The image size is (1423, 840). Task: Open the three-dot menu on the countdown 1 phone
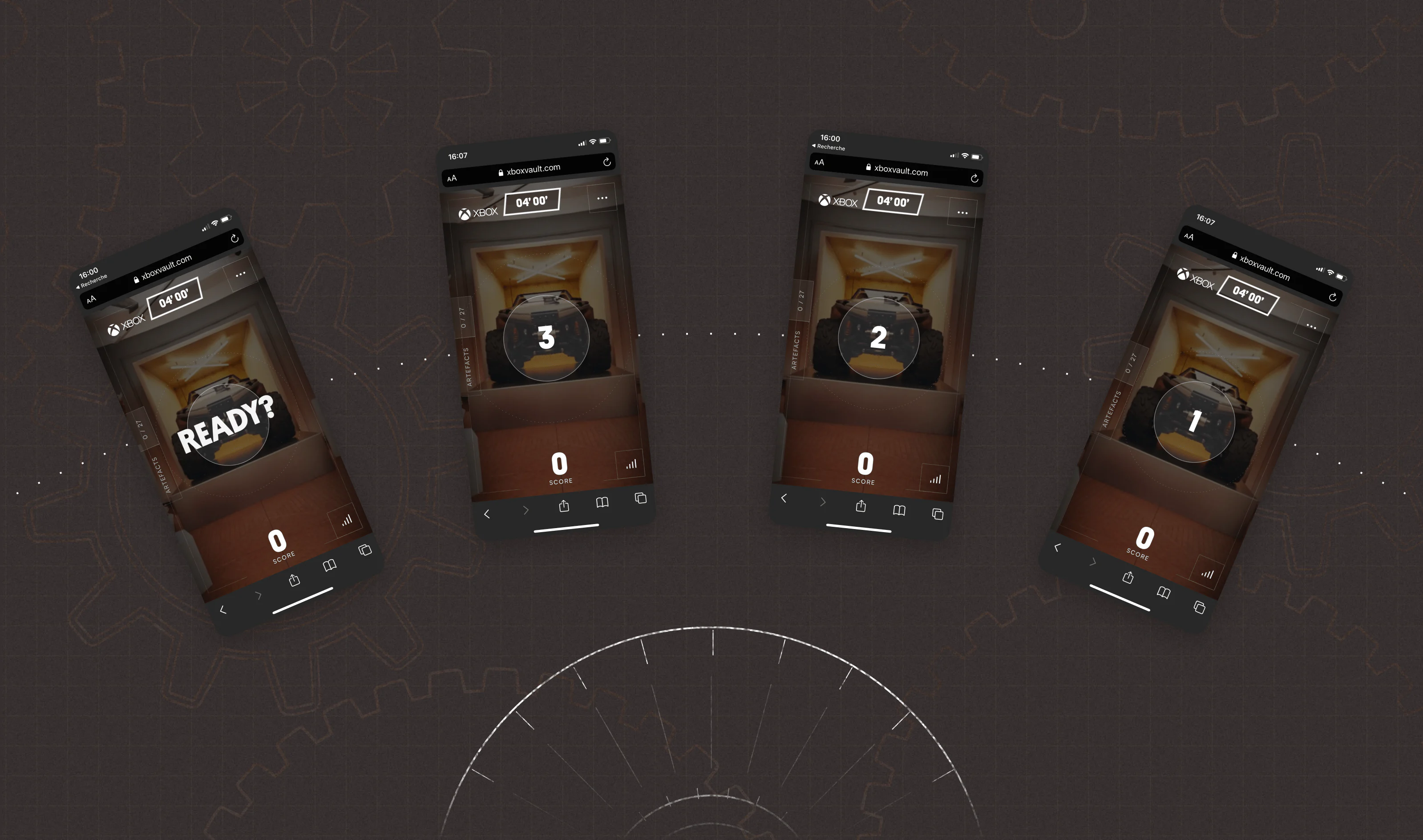[1311, 326]
